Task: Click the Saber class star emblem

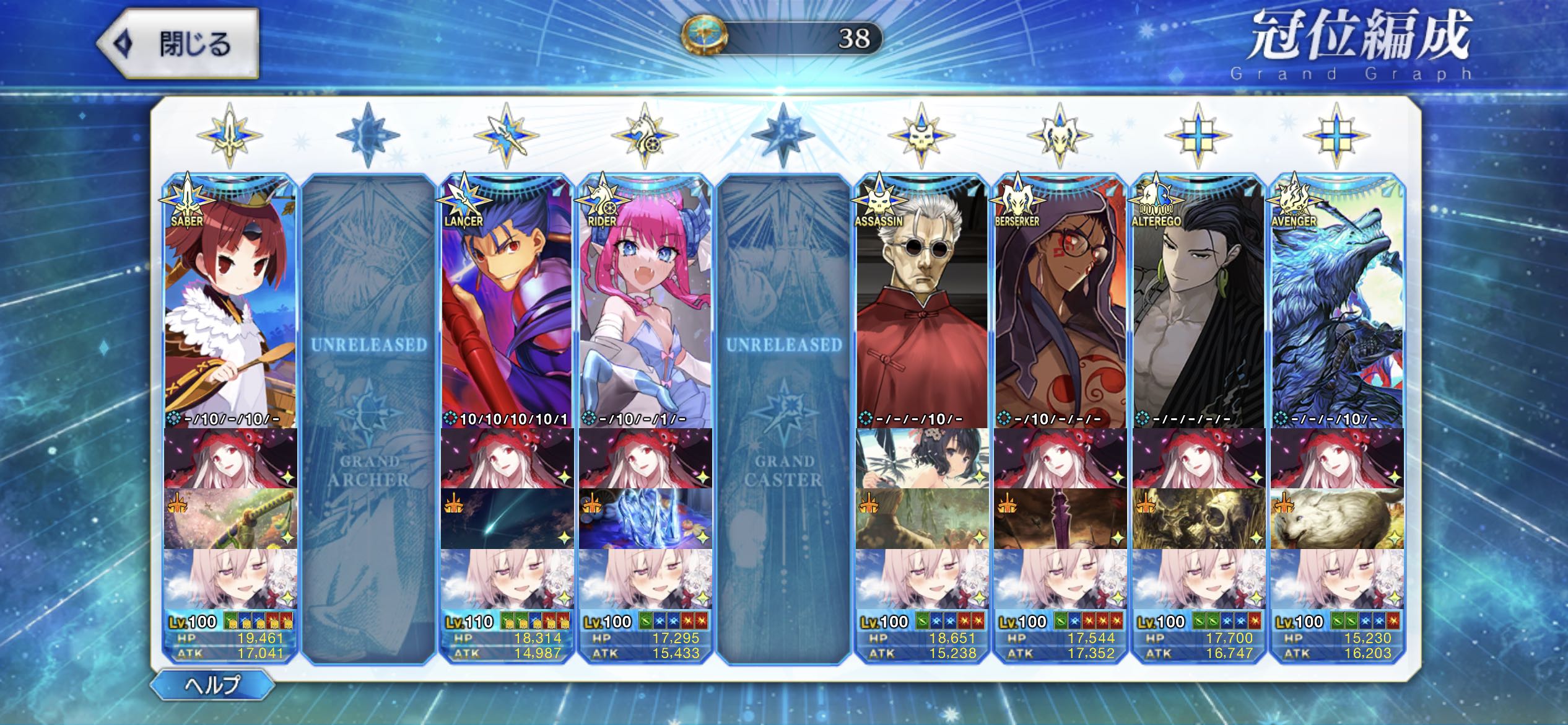Action: click(230, 135)
